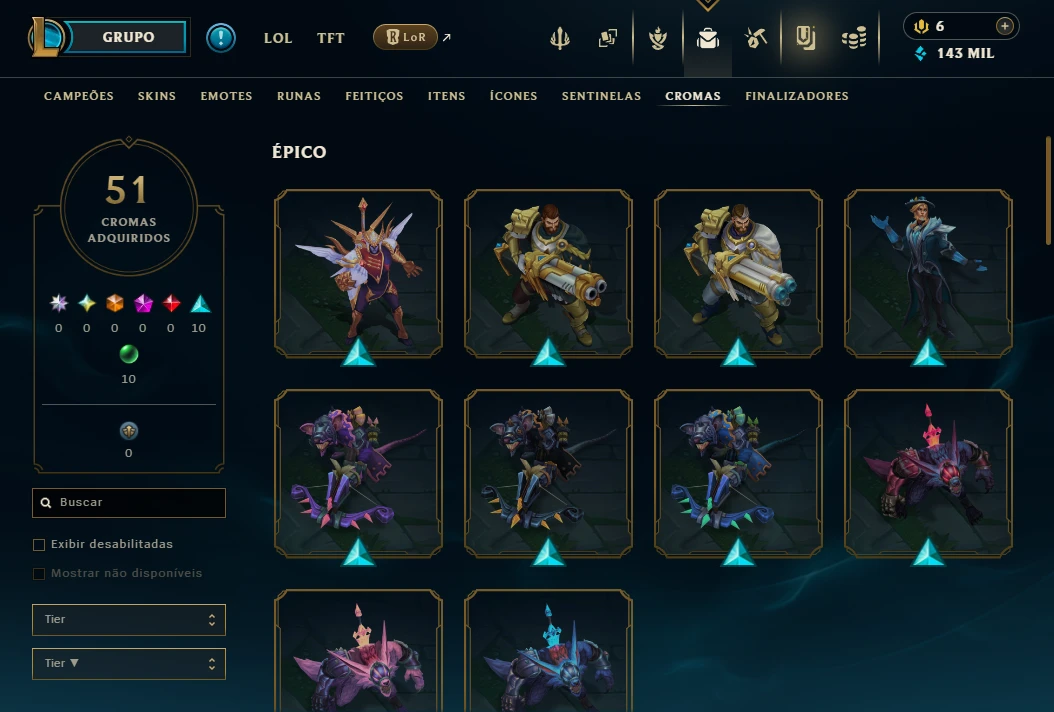The image size is (1054, 712).
Task: Add currency with the plus button
Action: [1005, 26]
